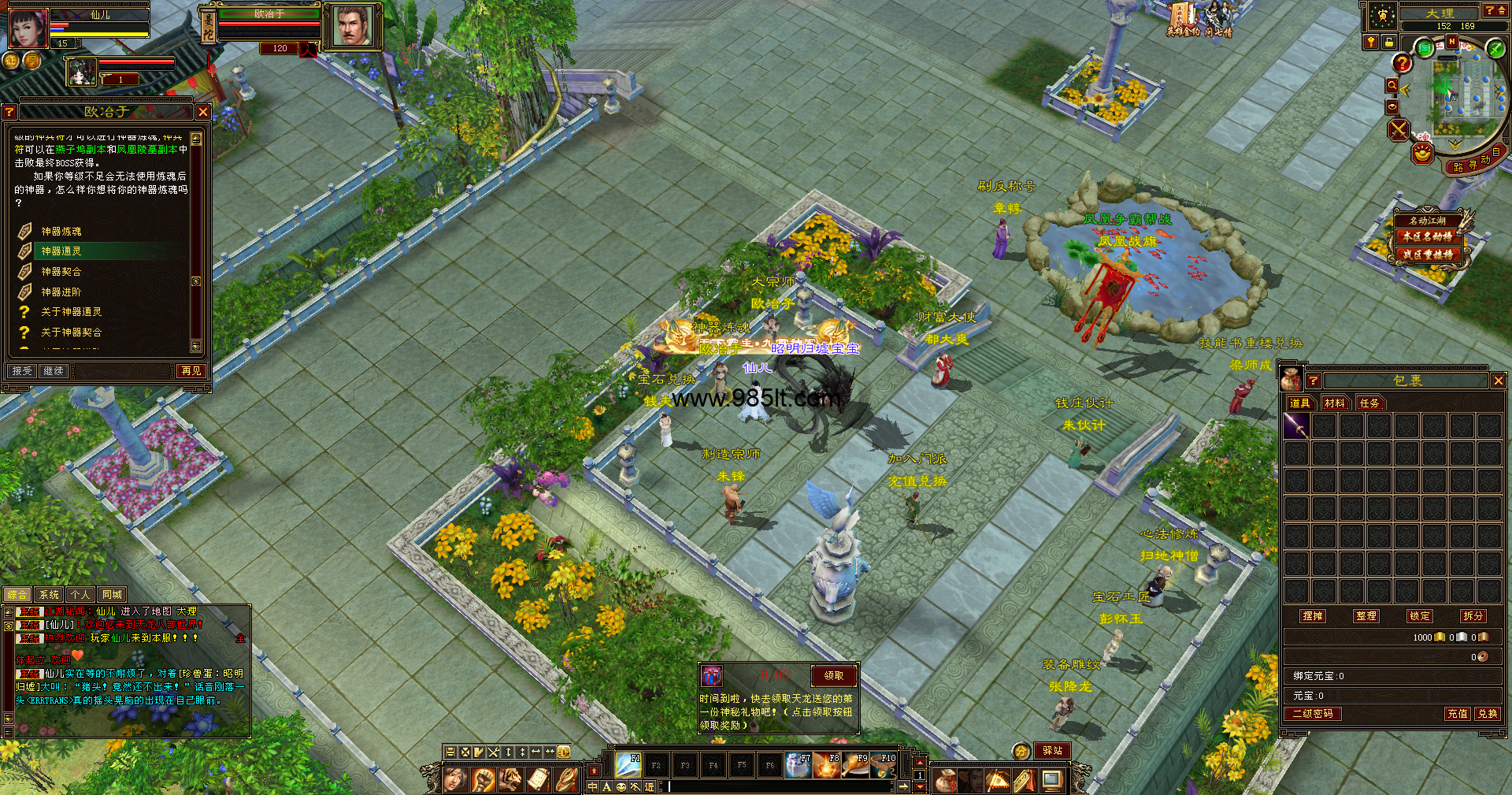Open the 本区名动榜 ranking
The image size is (1512, 795).
click(x=1427, y=236)
